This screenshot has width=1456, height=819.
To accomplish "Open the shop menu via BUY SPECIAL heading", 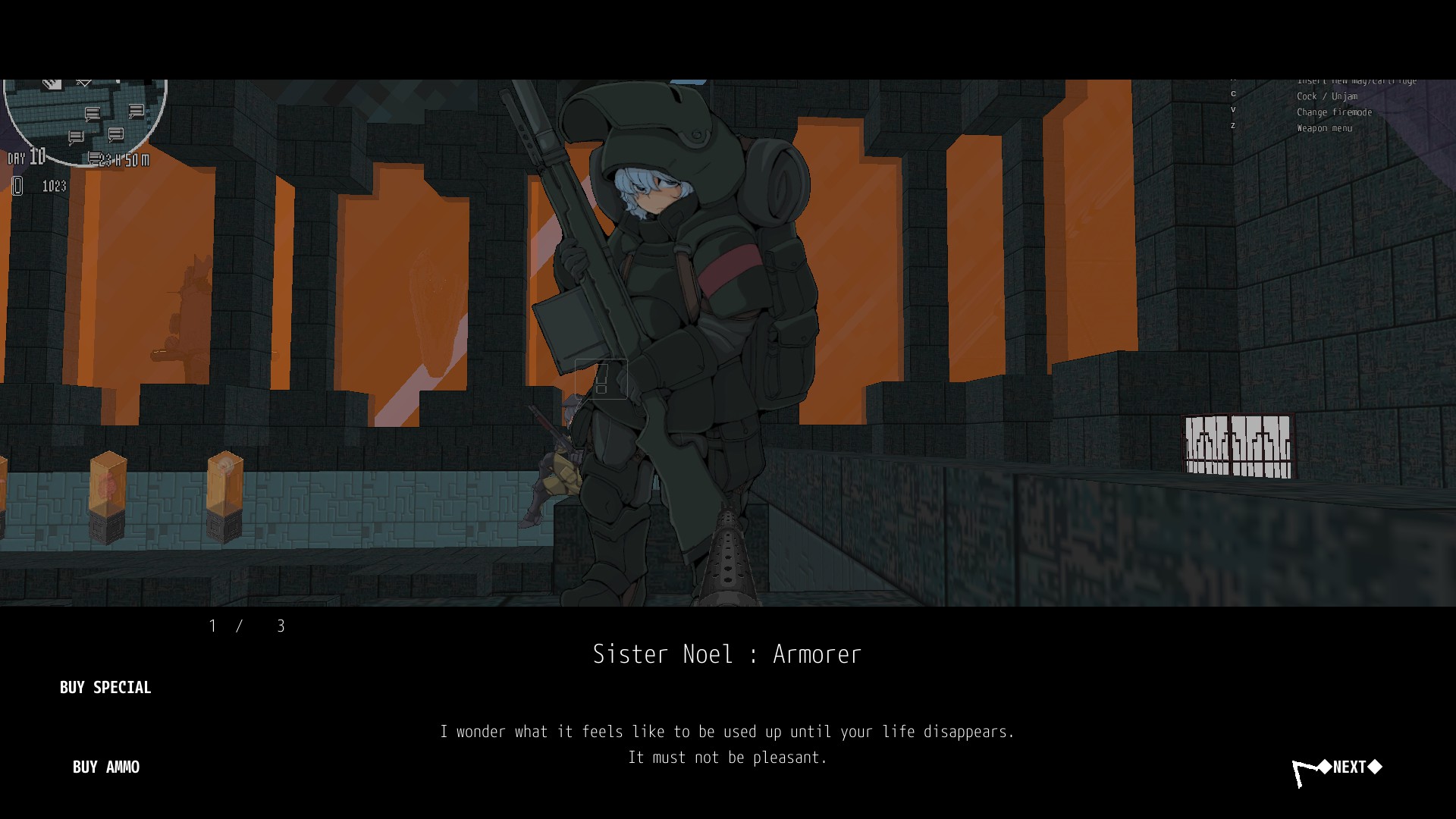I will (105, 688).
